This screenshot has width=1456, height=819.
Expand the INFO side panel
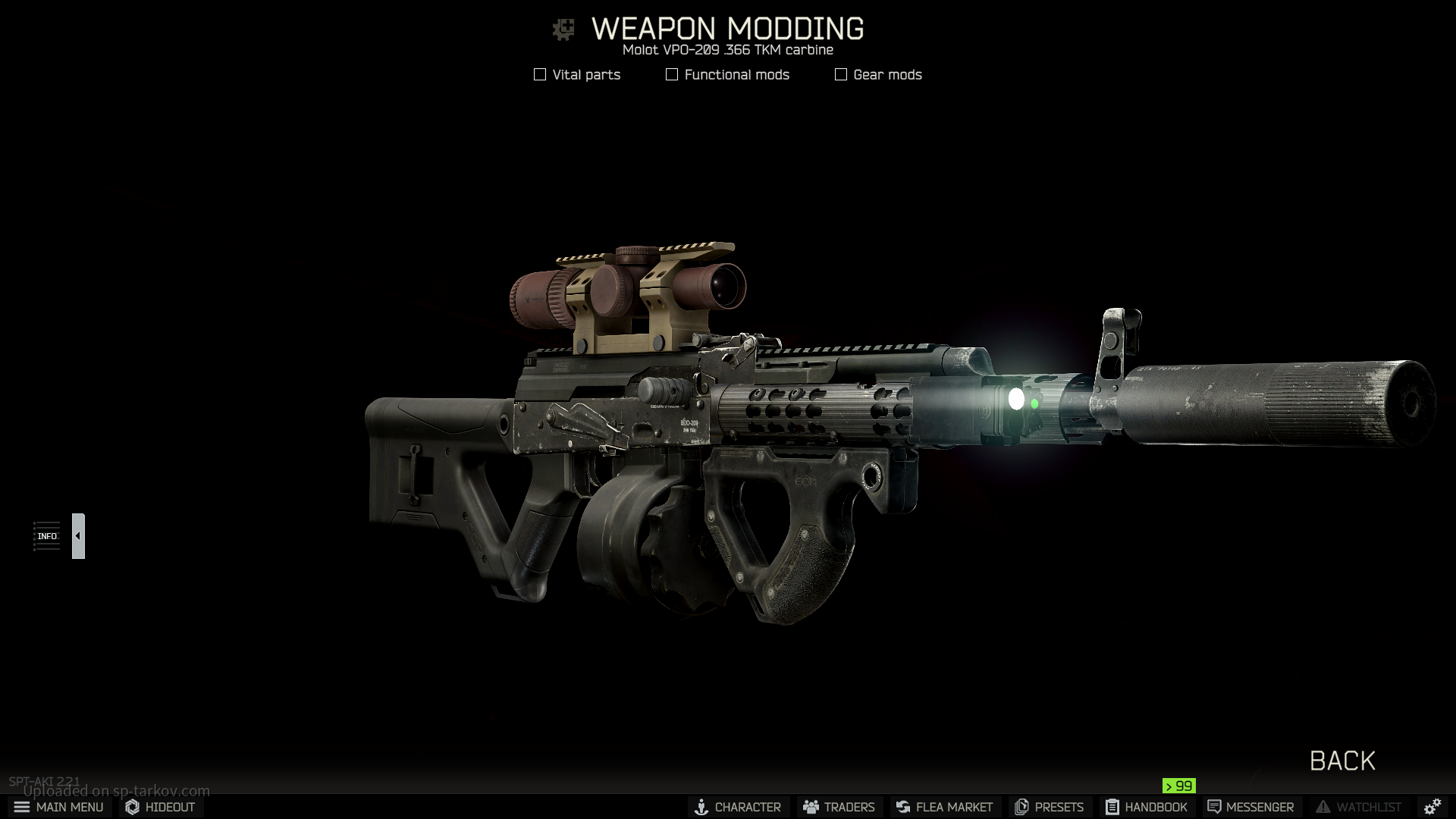78,536
